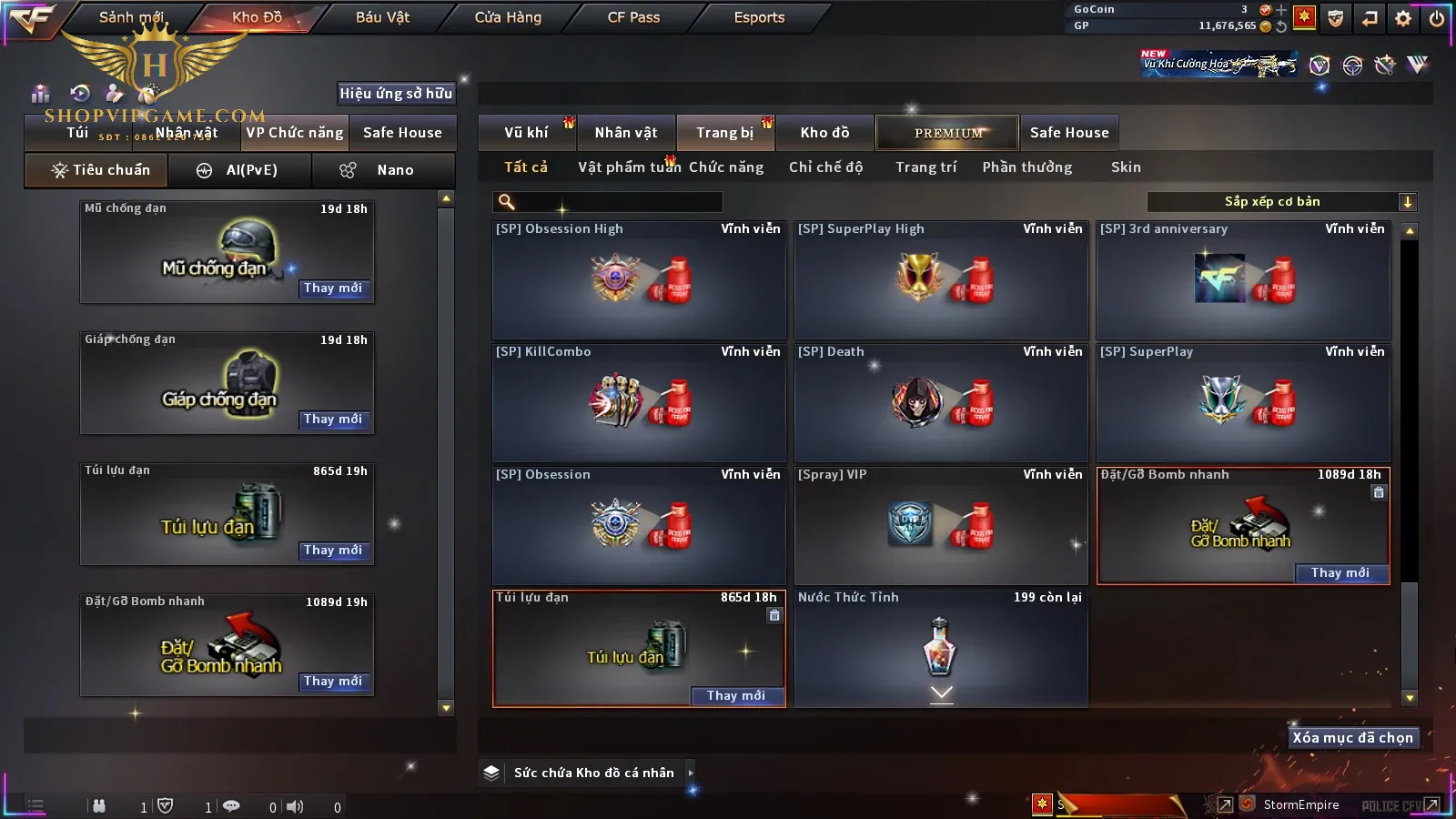Expand Sức chứa Kho đồ cá nhân
The height and width of the screenshot is (819, 1456).
tap(593, 773)
